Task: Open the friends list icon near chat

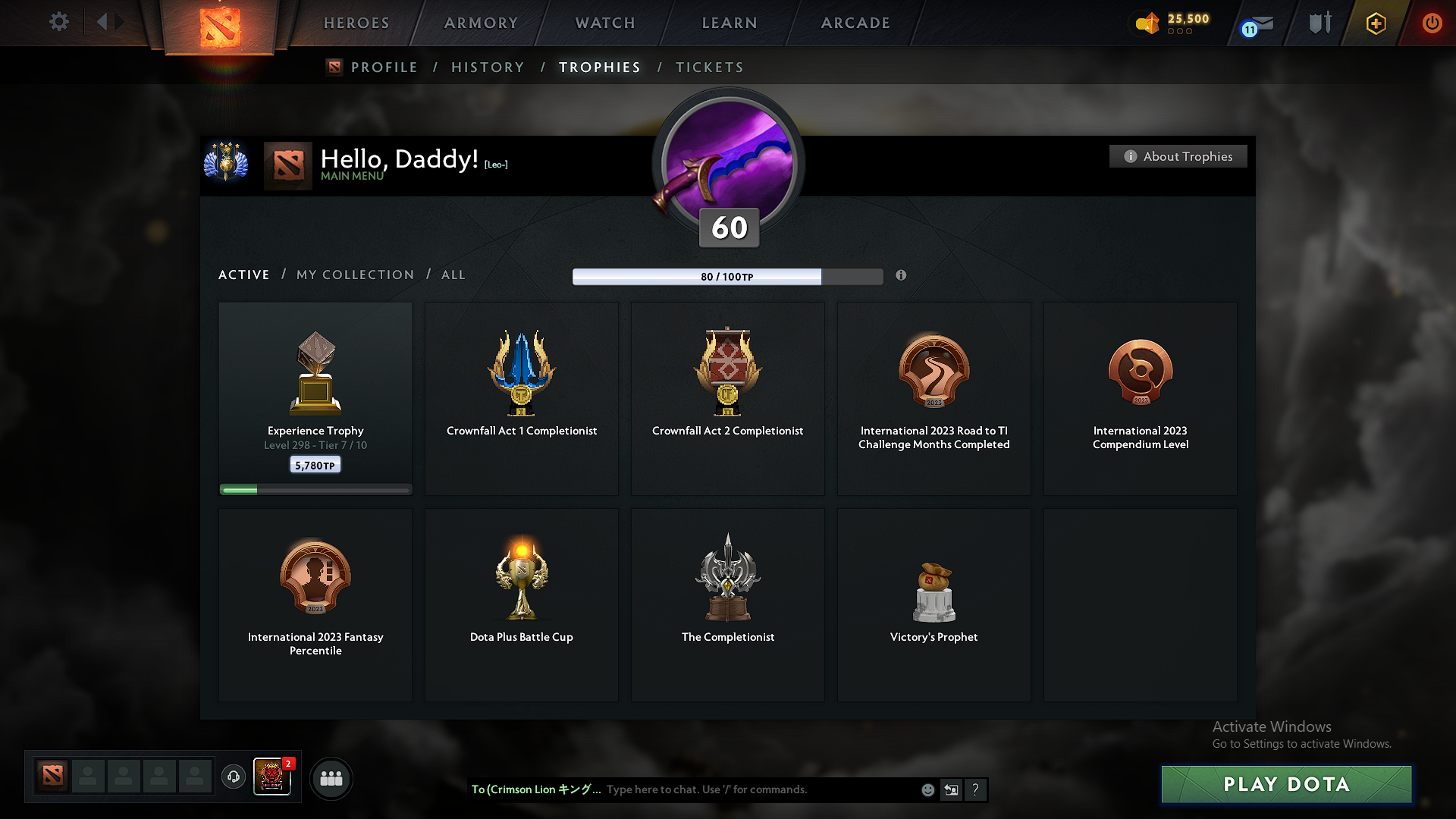Action: 331,778
